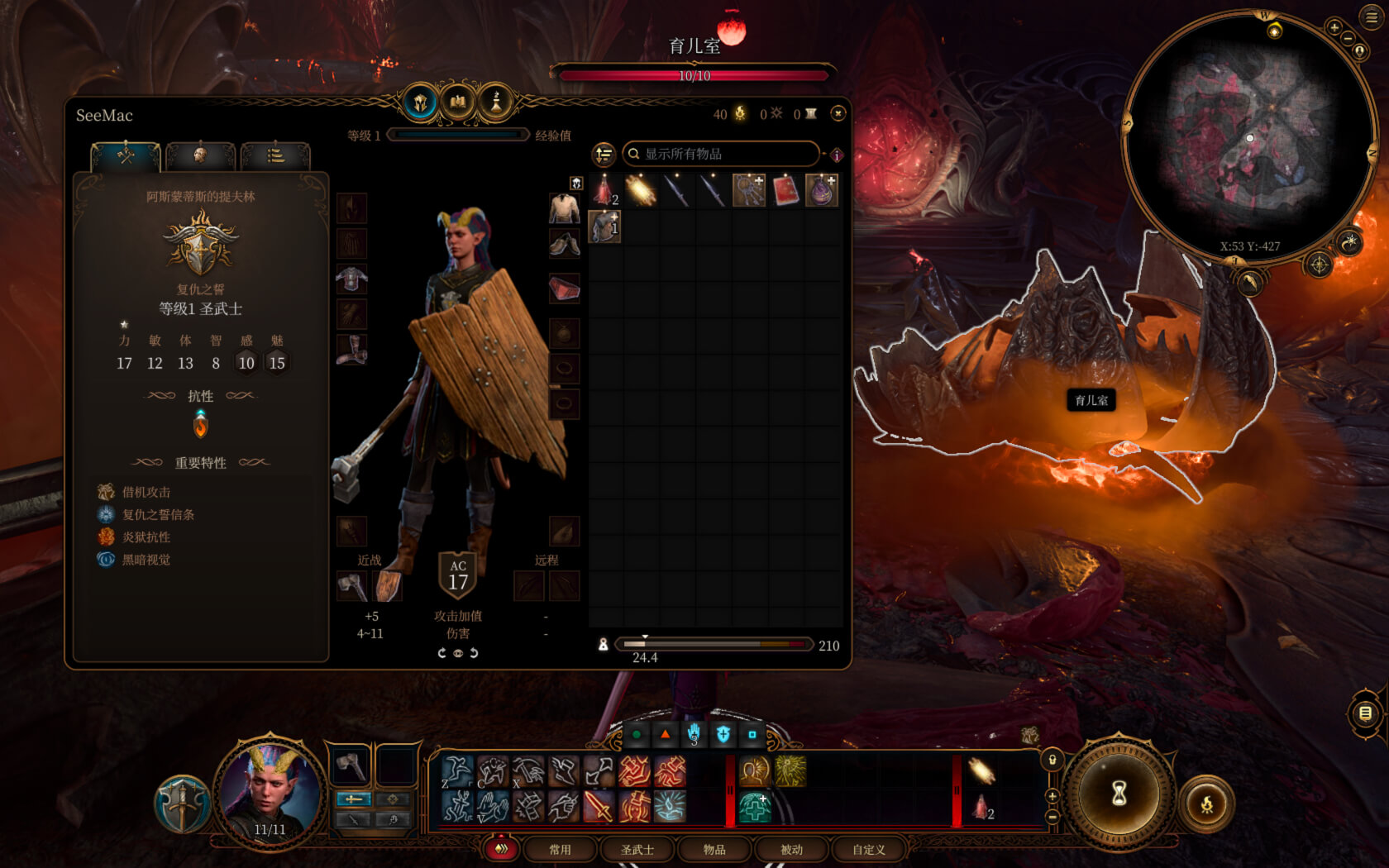The height and width of the screenshot is (868, 1389).
Task: Toggle the hotbar lock padlock icon
Action: click(x=1052, y=760)
